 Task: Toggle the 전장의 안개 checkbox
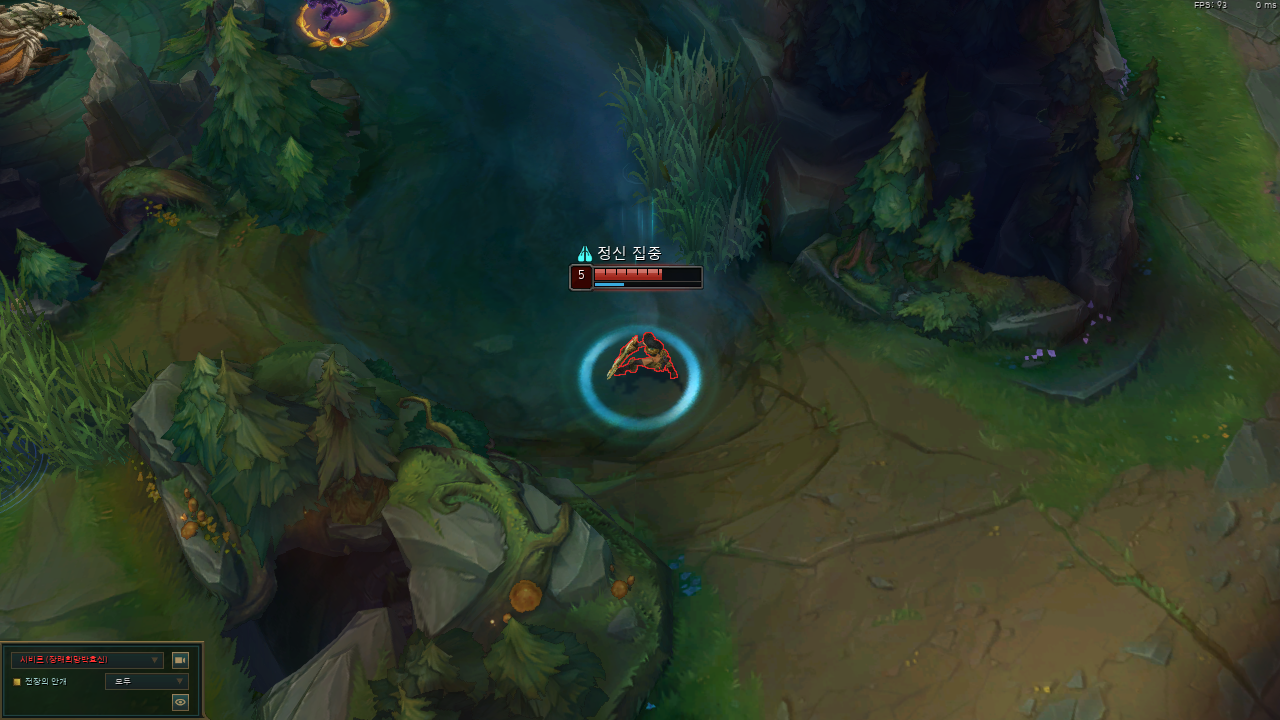(x=17, y=682)
